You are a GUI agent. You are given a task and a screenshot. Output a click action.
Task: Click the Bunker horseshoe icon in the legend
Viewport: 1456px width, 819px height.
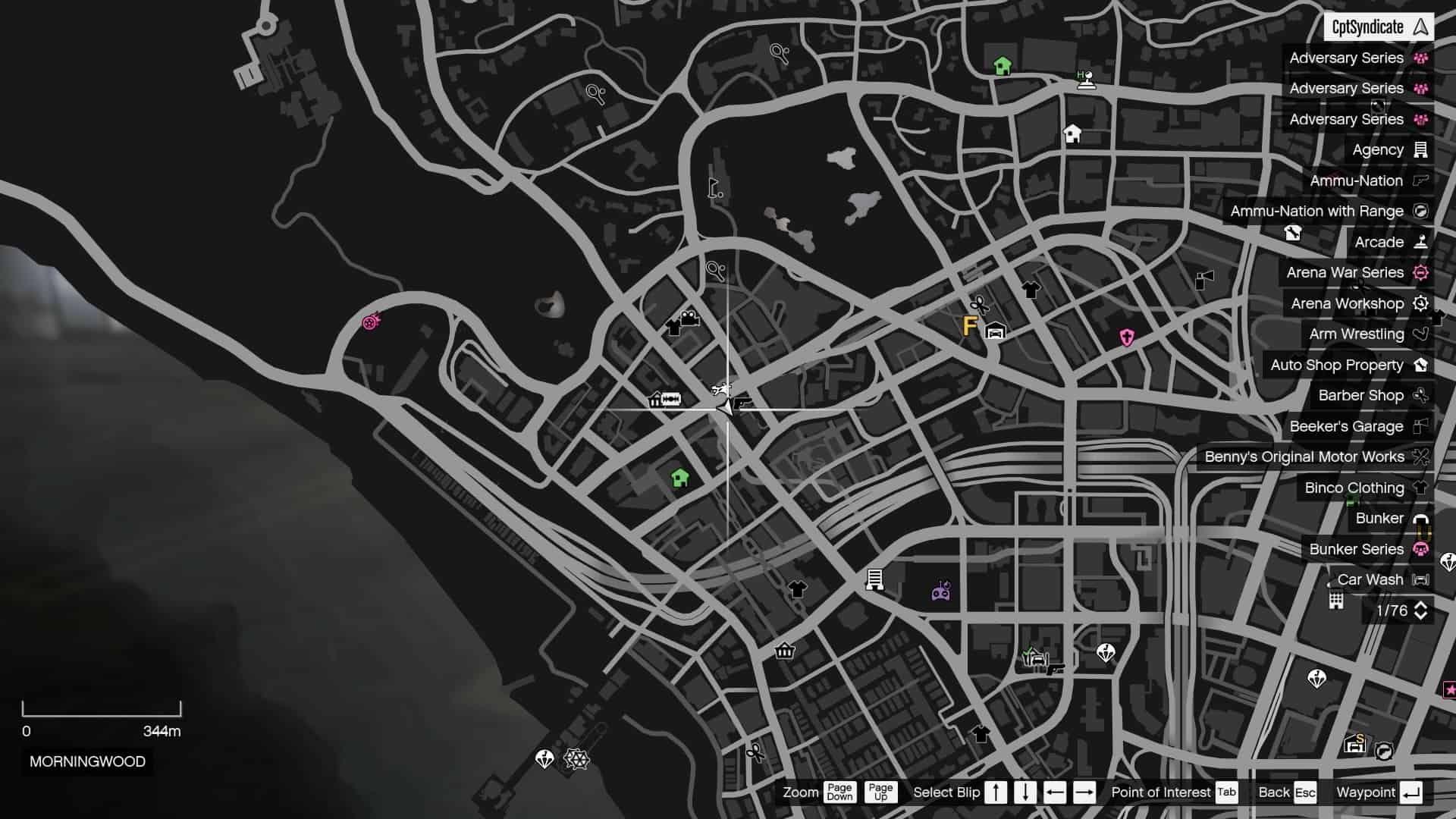click(x=1419, y=518)
